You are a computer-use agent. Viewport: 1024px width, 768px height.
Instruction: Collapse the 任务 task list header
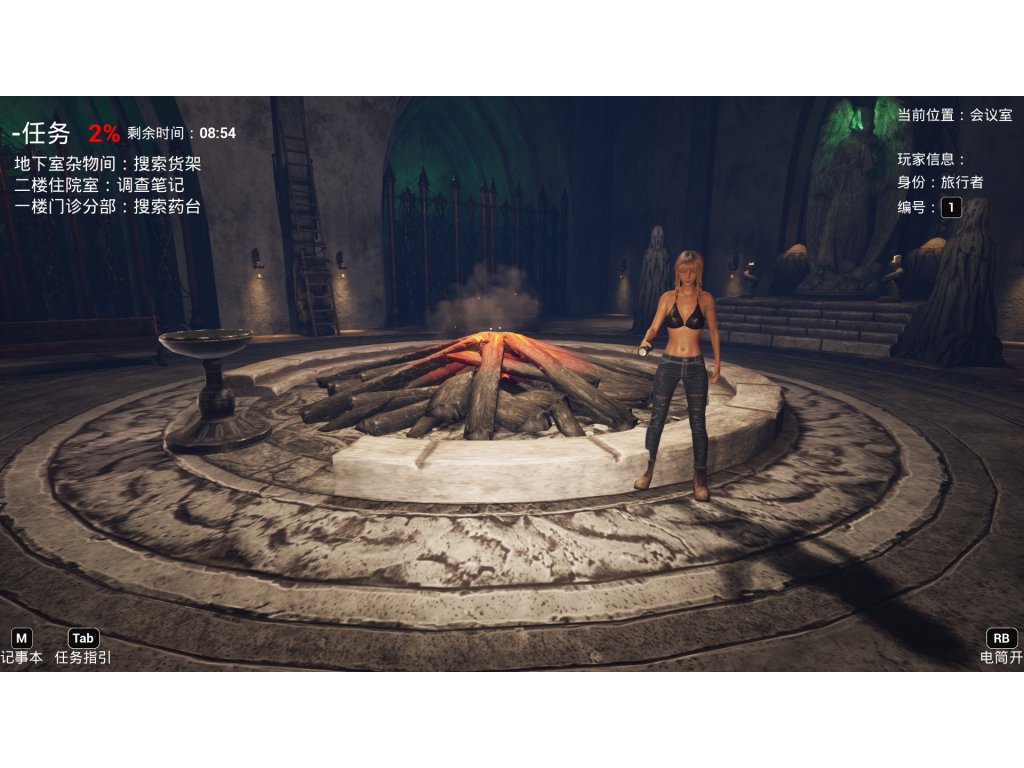[x=40, y=133]
